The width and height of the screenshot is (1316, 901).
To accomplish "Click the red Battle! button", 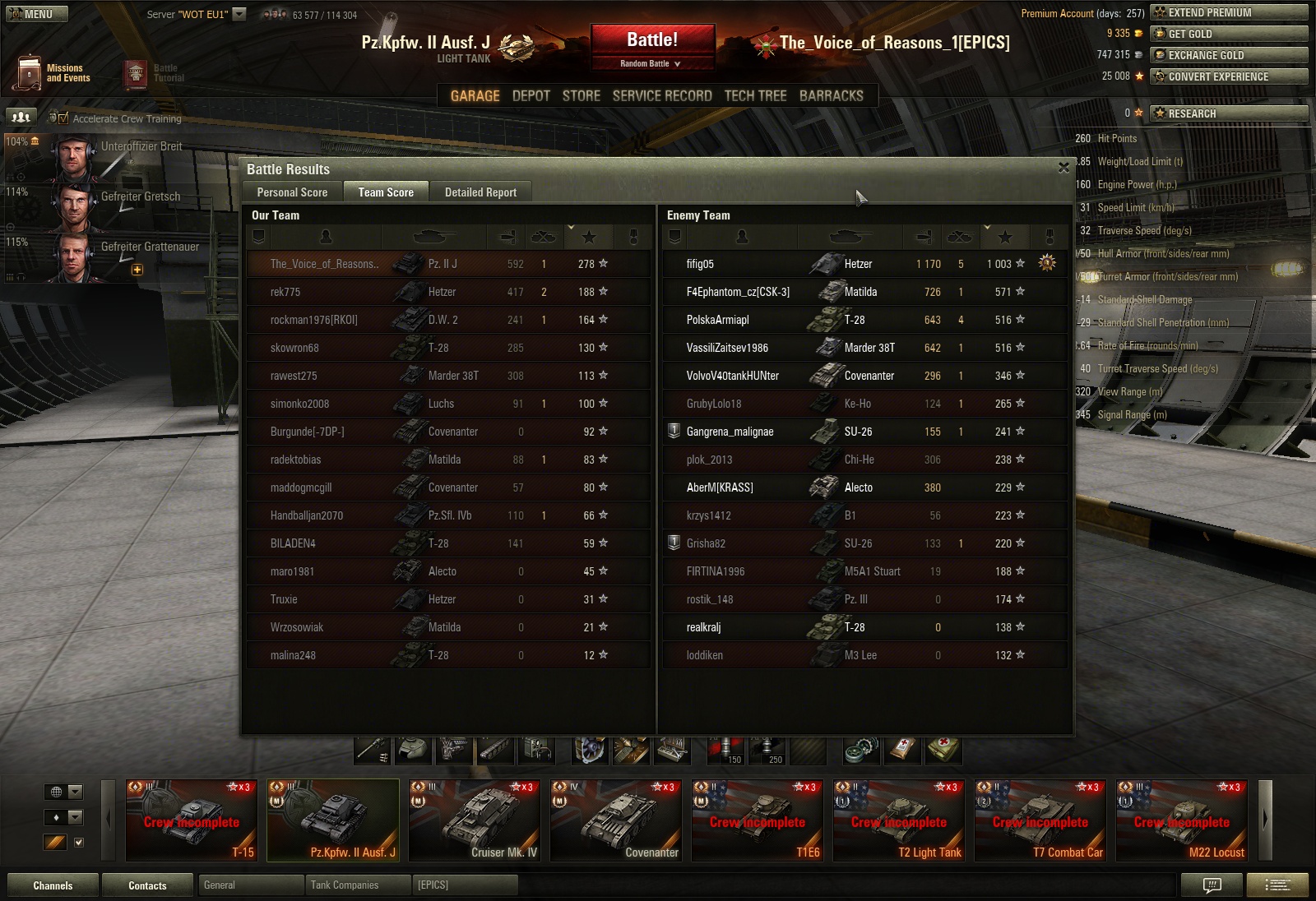I will 652,39.
